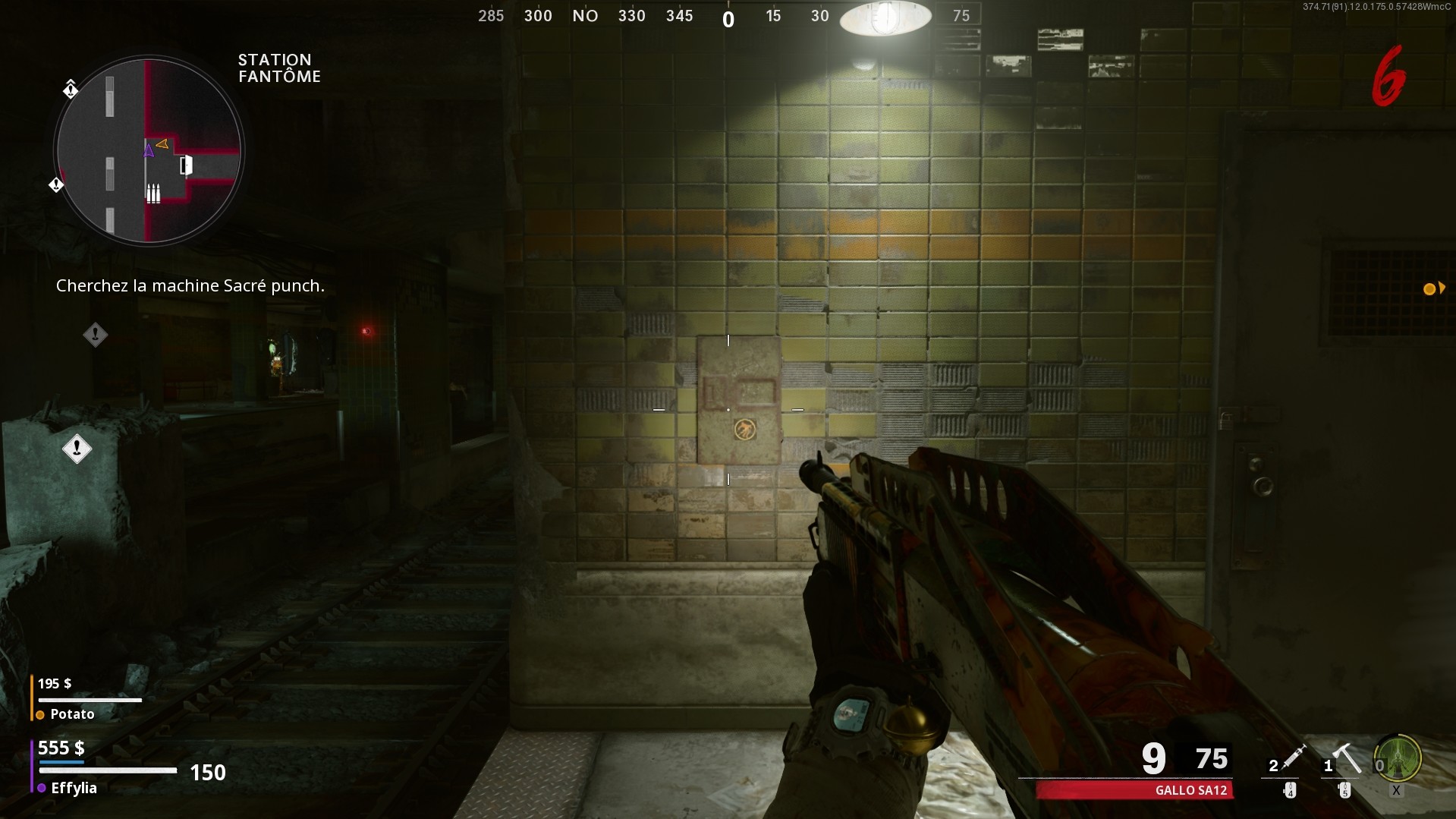Click the exclamation marker on the minimap's lower-left edge
The height and width of the screenshot is (819, 1456).
[x=56, y=186]
